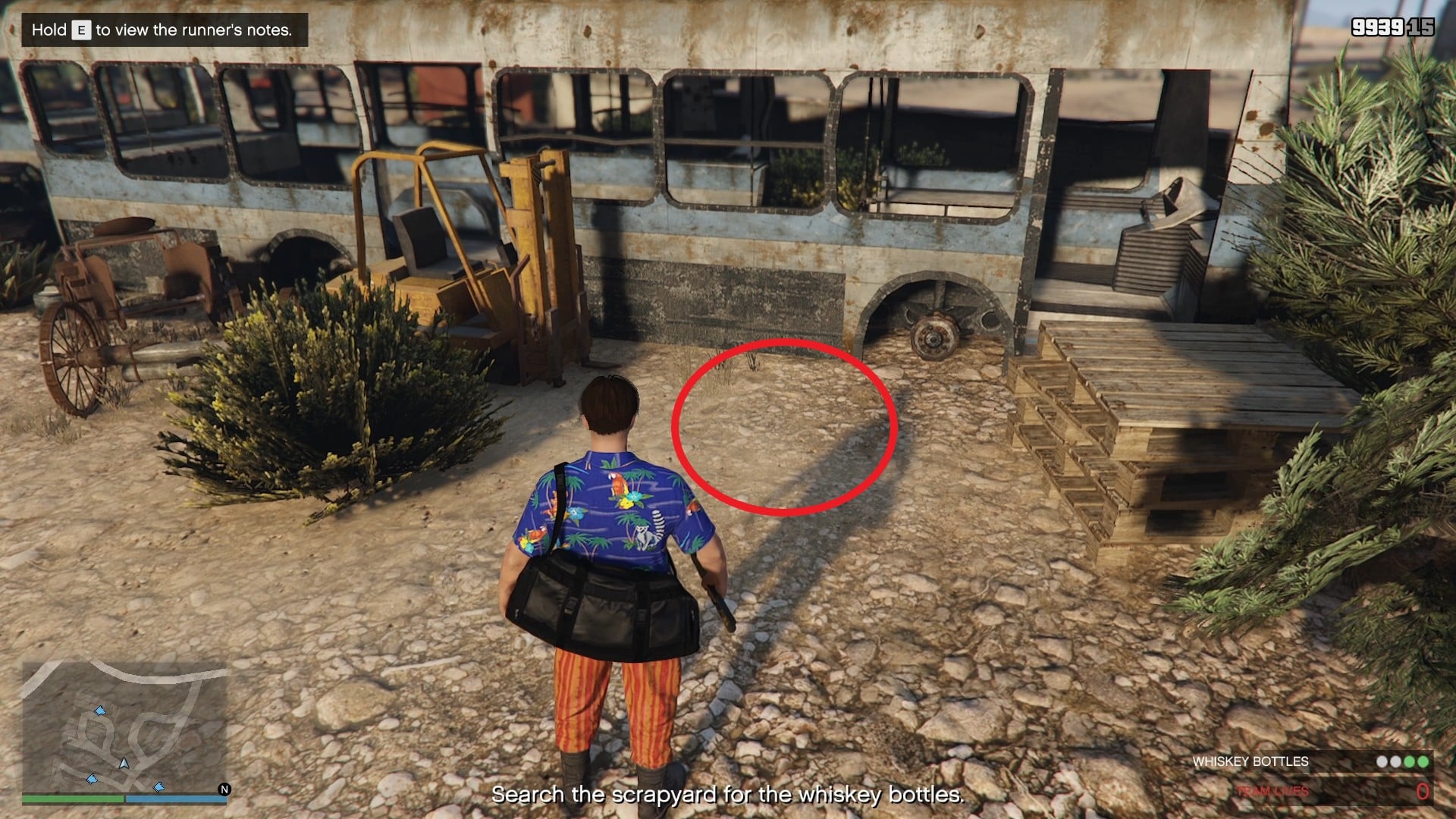Click the rightmost green whiskey bottle dot

point(1423,761)
